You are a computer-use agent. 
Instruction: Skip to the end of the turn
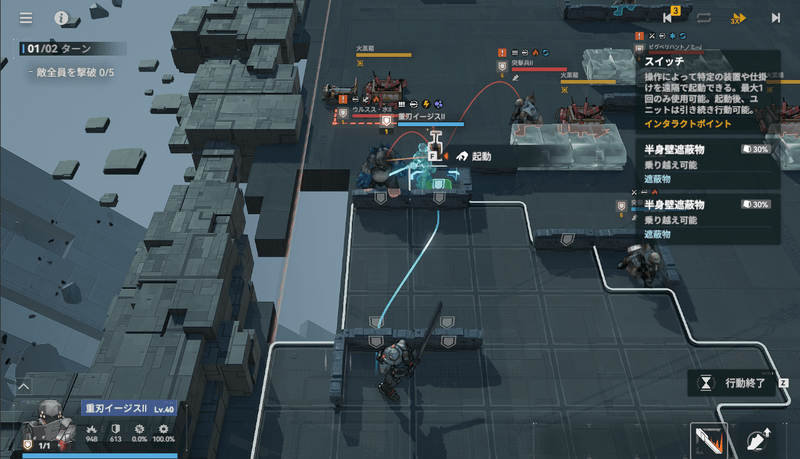(775, 18)
